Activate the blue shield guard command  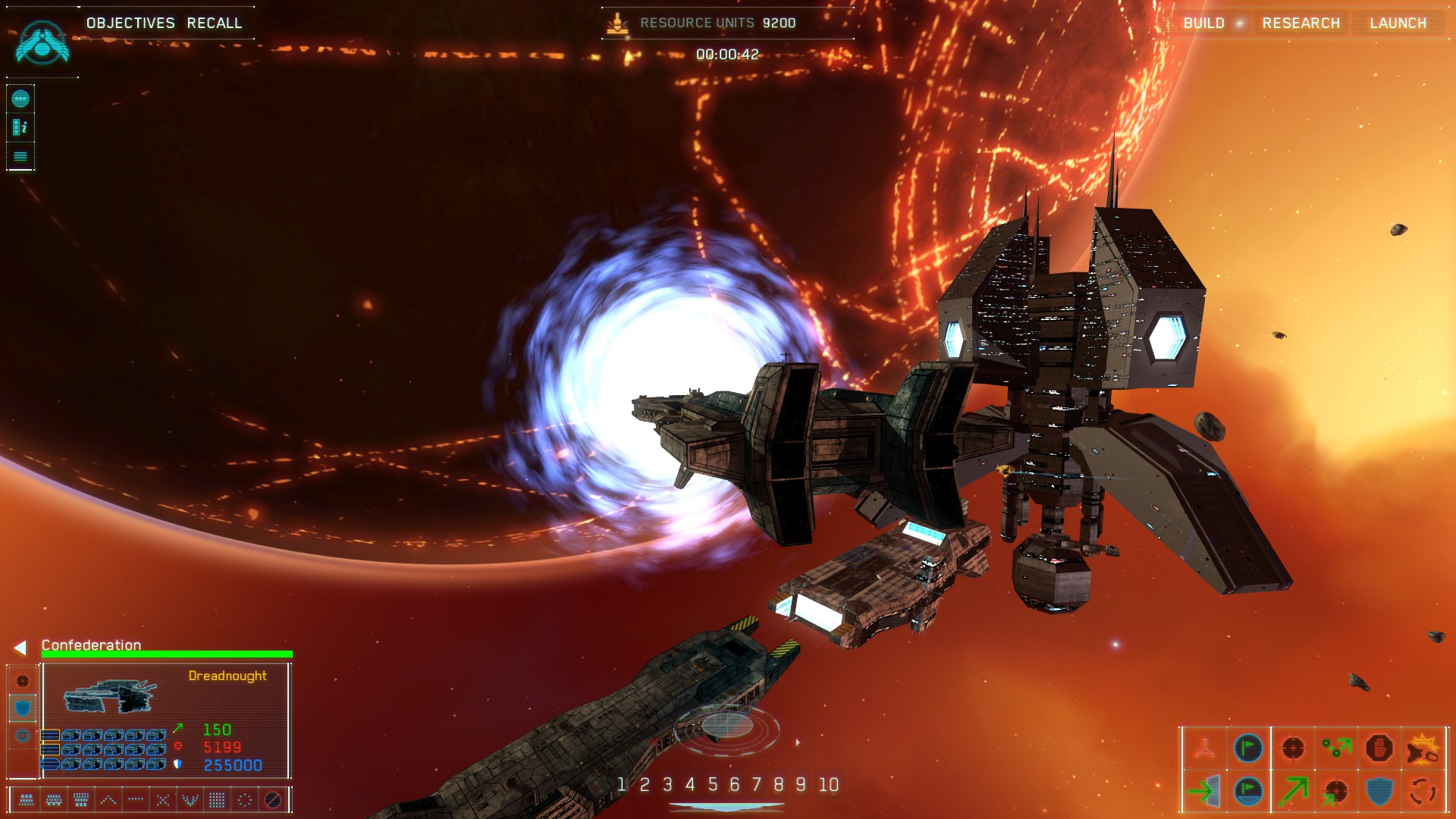(x=1379, y=791)
